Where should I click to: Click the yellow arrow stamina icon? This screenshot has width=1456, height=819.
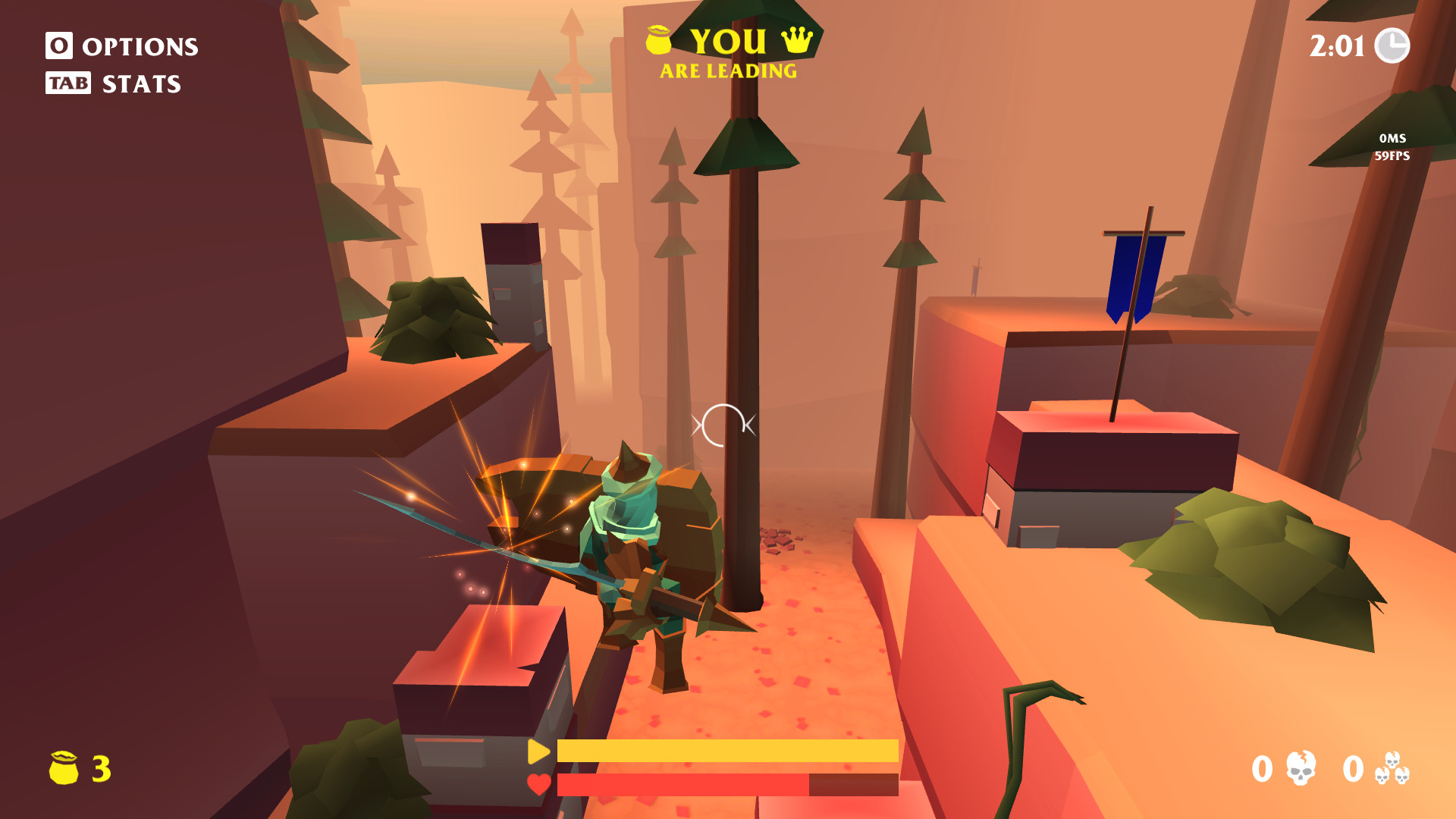point(538,753)
